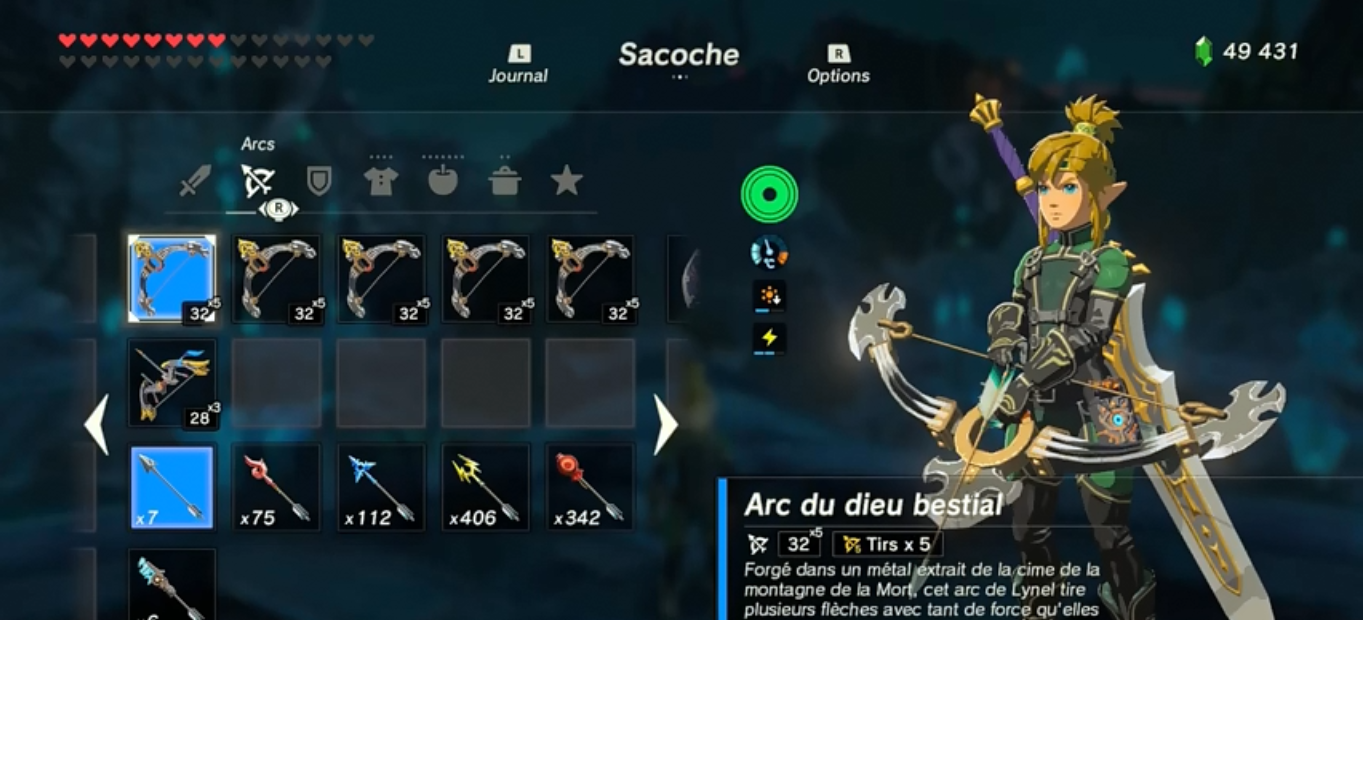1366x768 pixels.
Task: Show the apple materials tab
Action: [x=443, y=181]
